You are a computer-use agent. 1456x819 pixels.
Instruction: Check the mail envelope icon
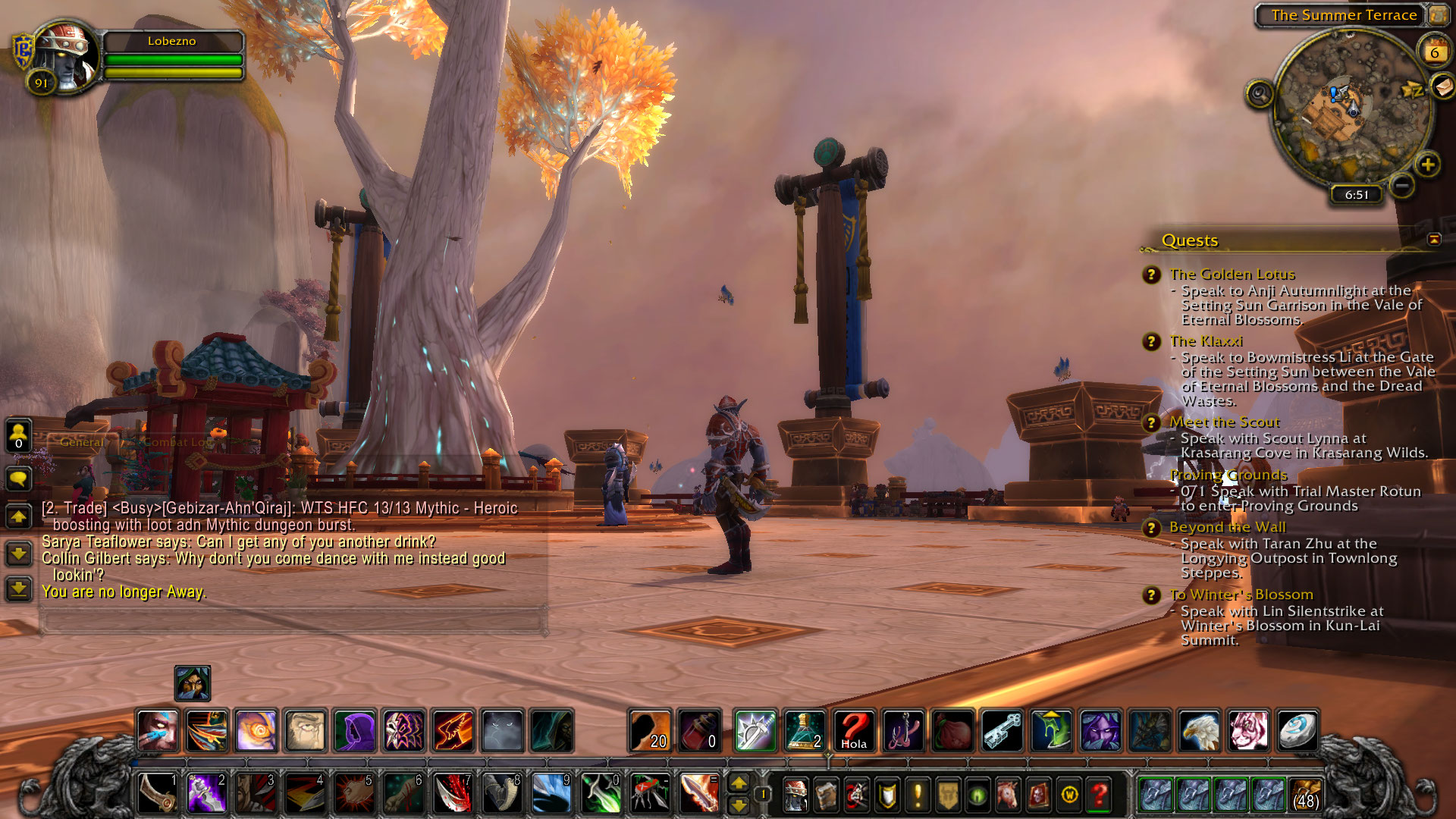coord(1443,86)
